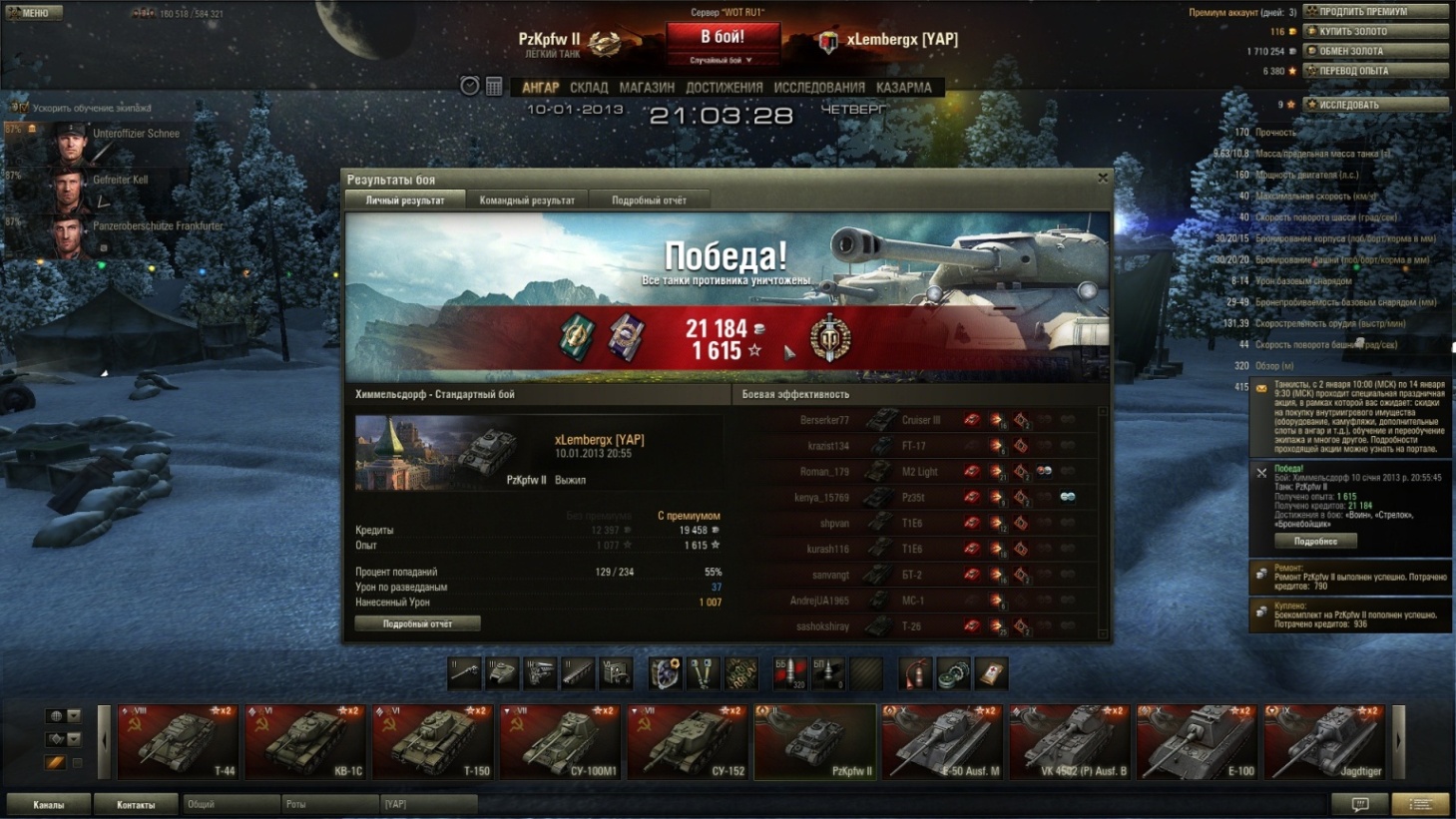The image size is (1456, 819).
Task: Switch to the Командный результат tab
Action: pyautogui.click(x=527, y=201)
